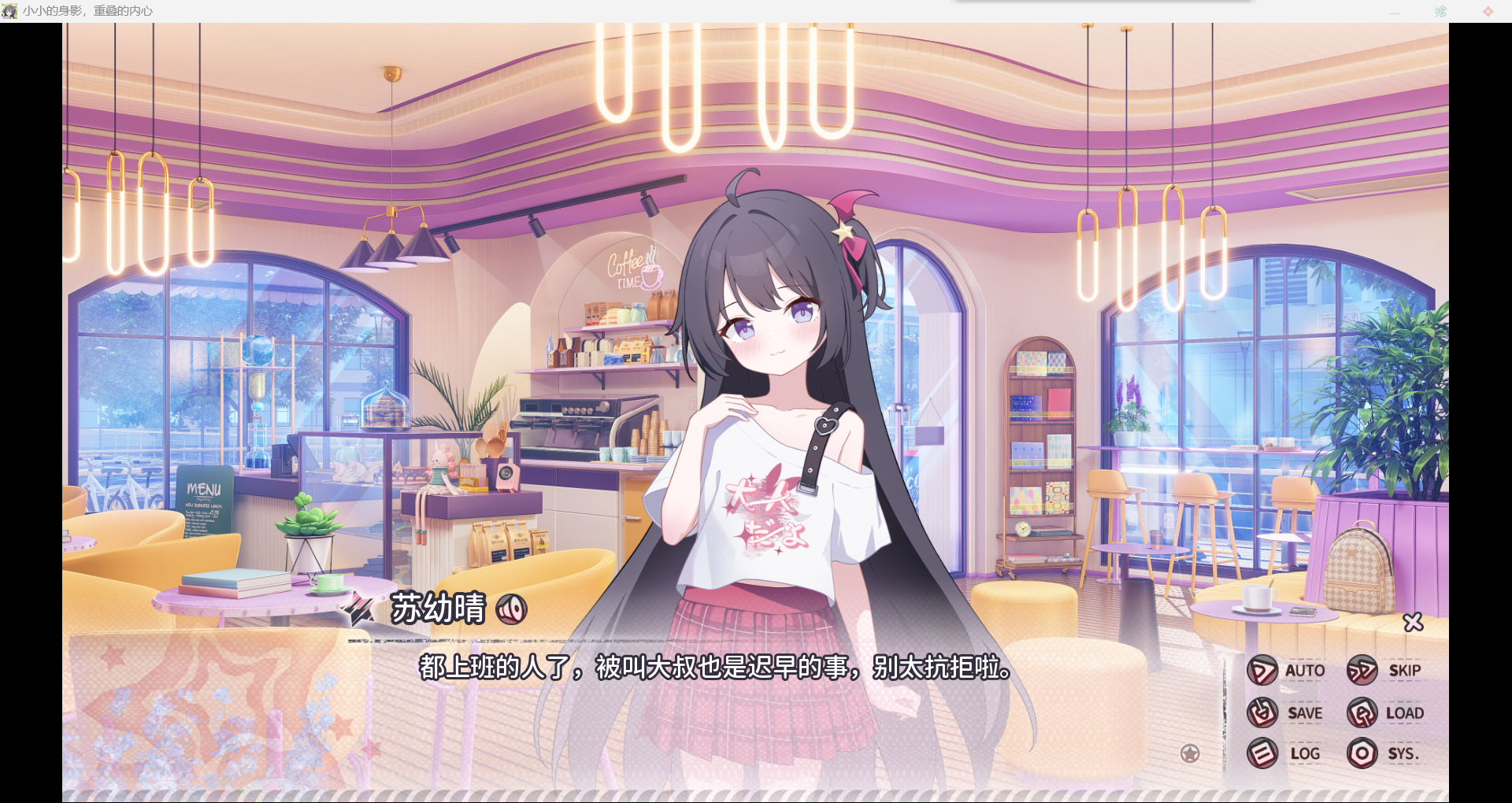1512x803 pixels.
Task: Open the LOAD menu
Action: click(x=1385, y=712)
